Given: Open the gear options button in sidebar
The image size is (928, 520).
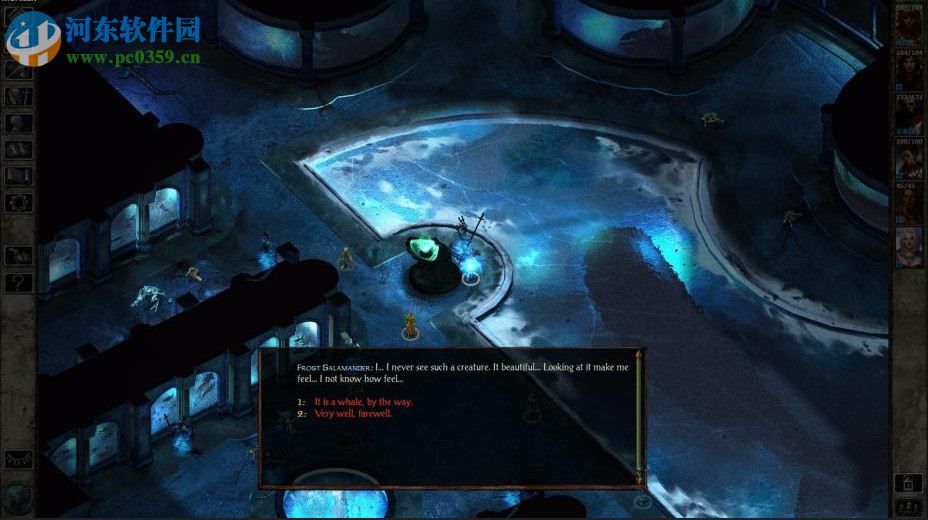Looking at the screenshot, I should point(18,202).
